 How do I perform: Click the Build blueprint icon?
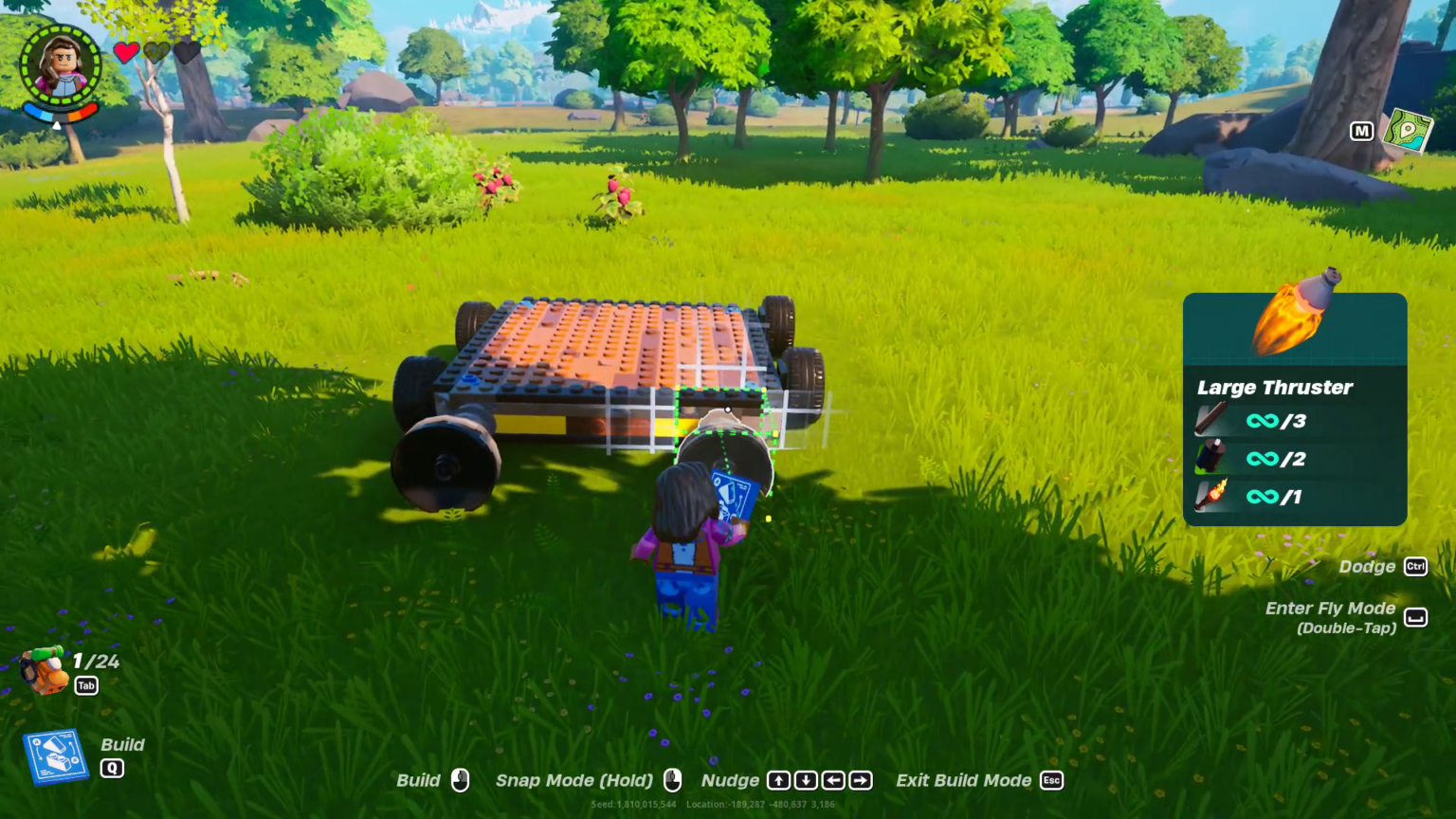coord(57,755)
